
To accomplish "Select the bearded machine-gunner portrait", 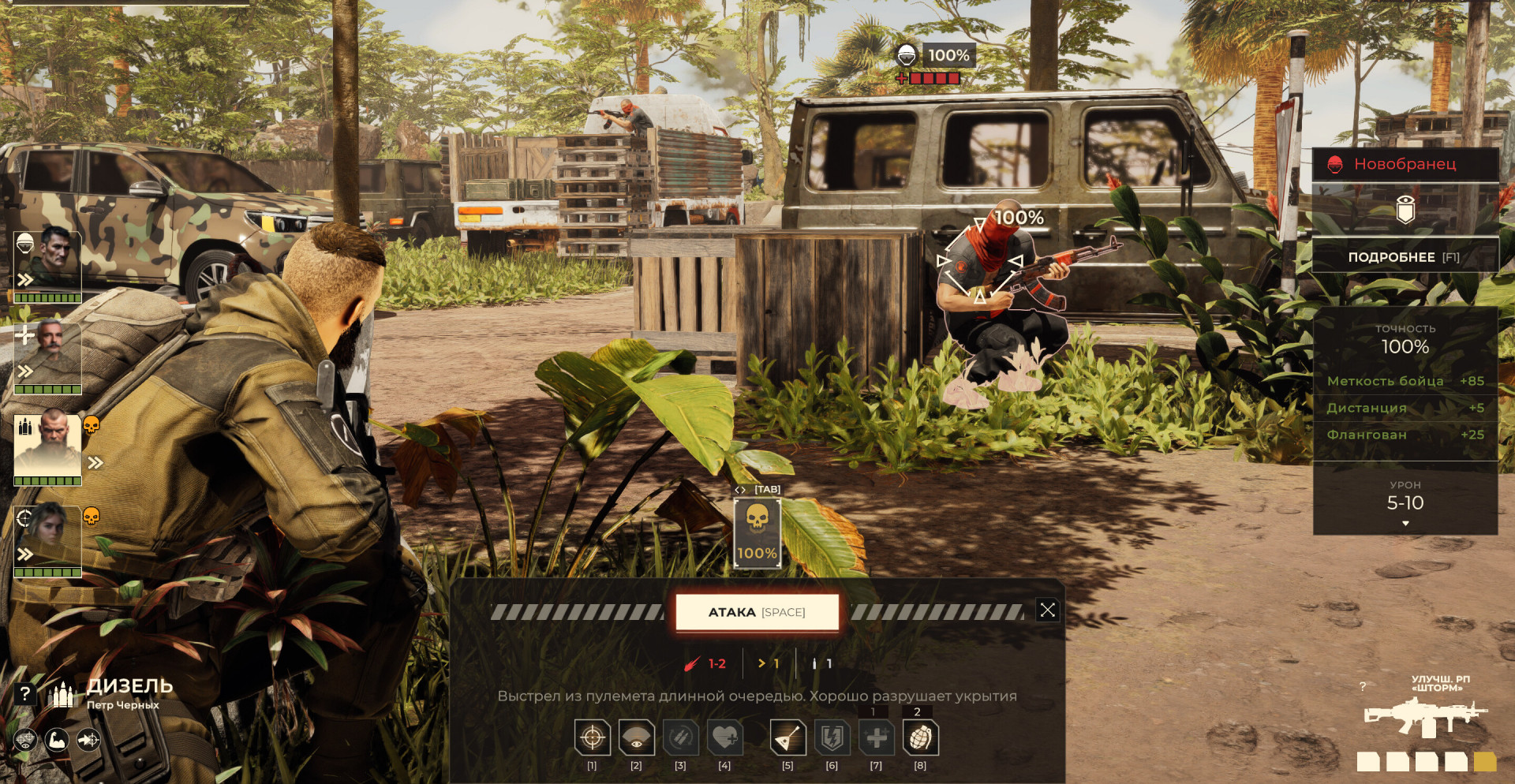I will point(48,446).
